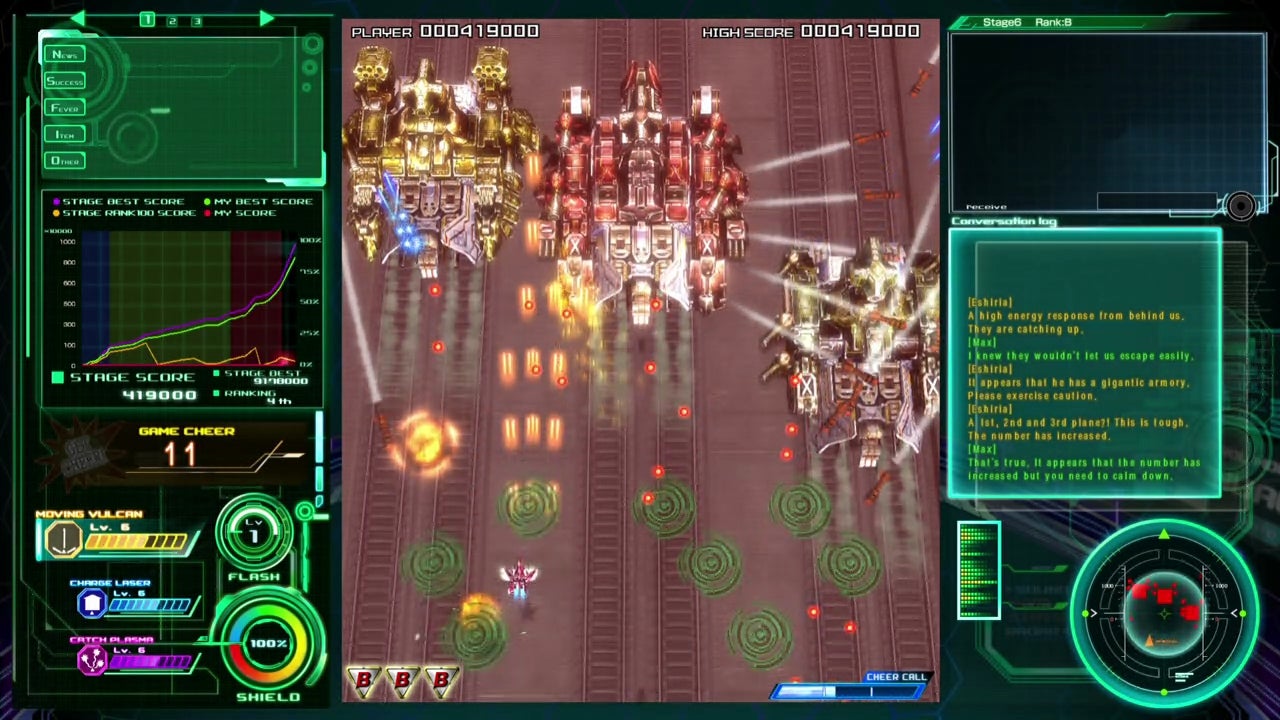This screenshot has width=1280, height=720.
Task: Switch to info panel page 2
Action: pyautogui.click(x=172, y=20)
